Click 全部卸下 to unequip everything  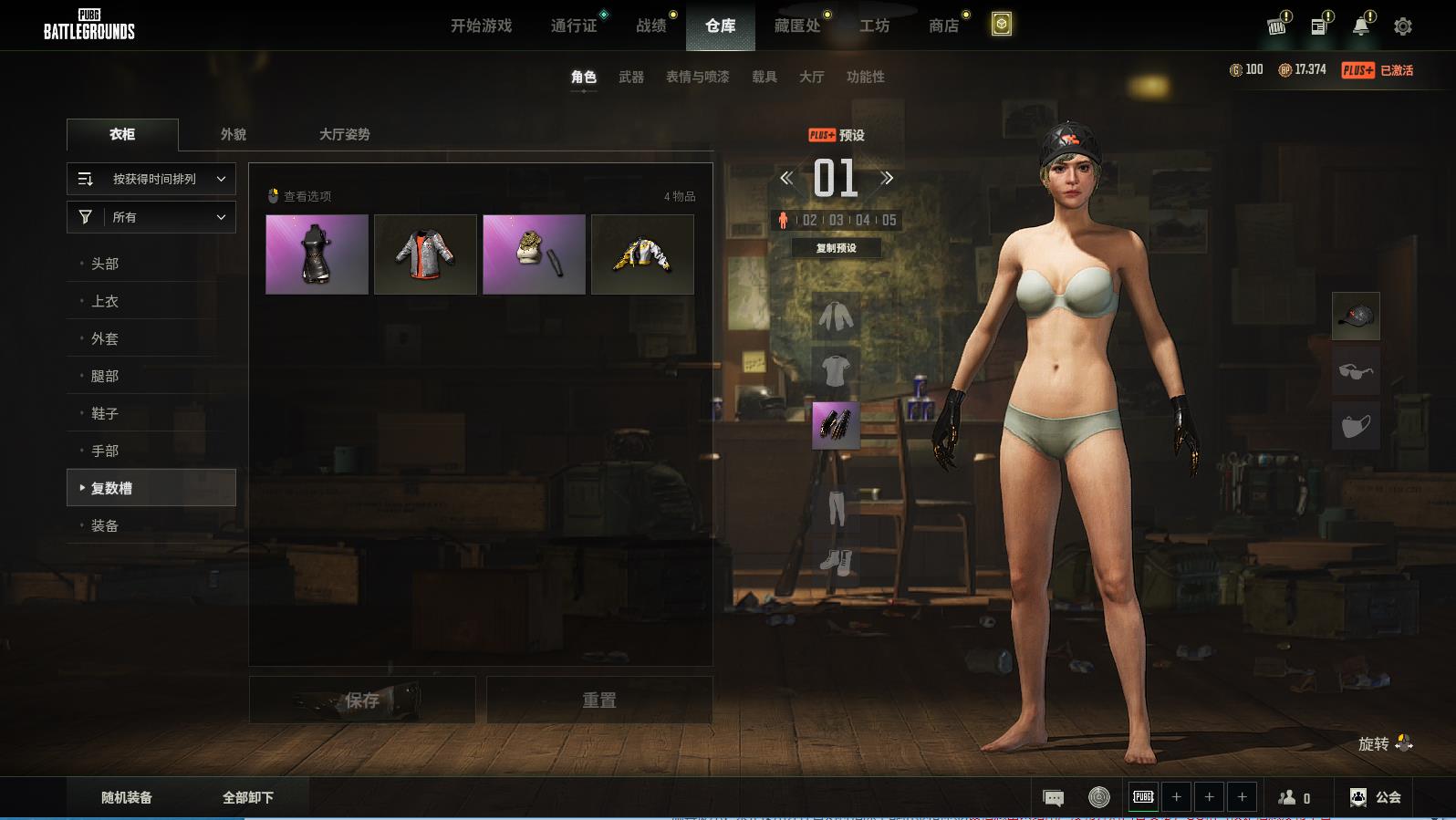248,797
